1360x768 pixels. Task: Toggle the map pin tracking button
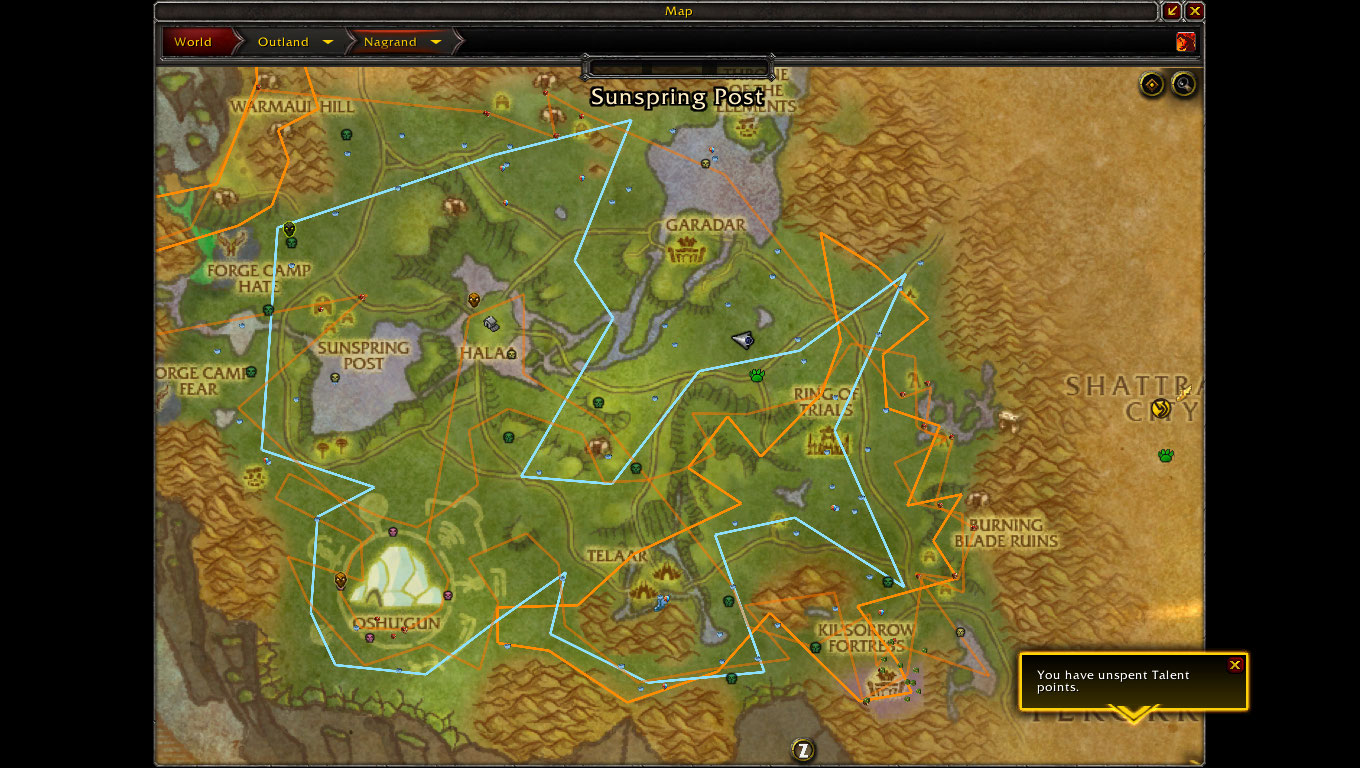1152,85
